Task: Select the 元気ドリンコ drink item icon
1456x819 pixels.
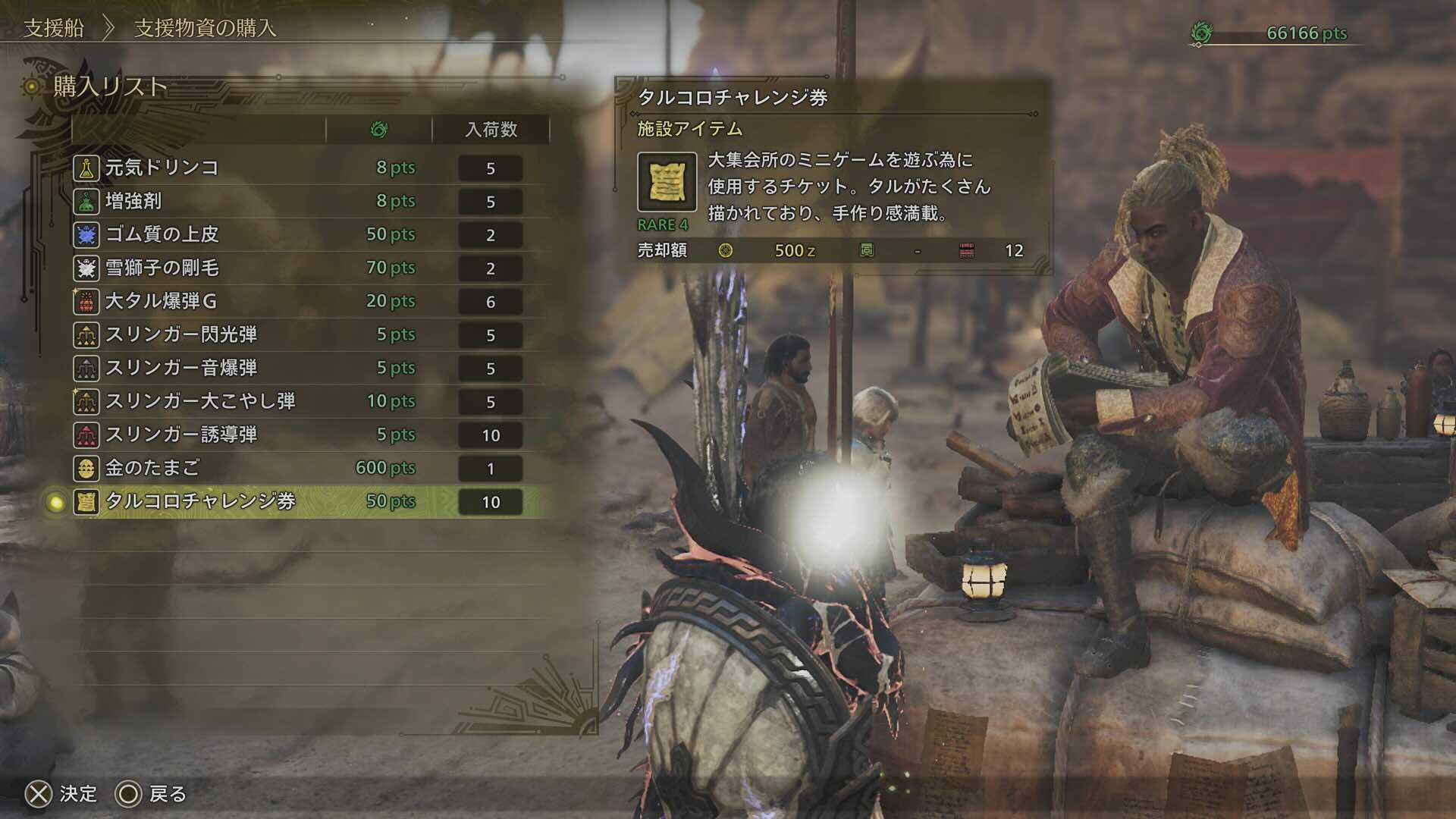Action: 86,166
